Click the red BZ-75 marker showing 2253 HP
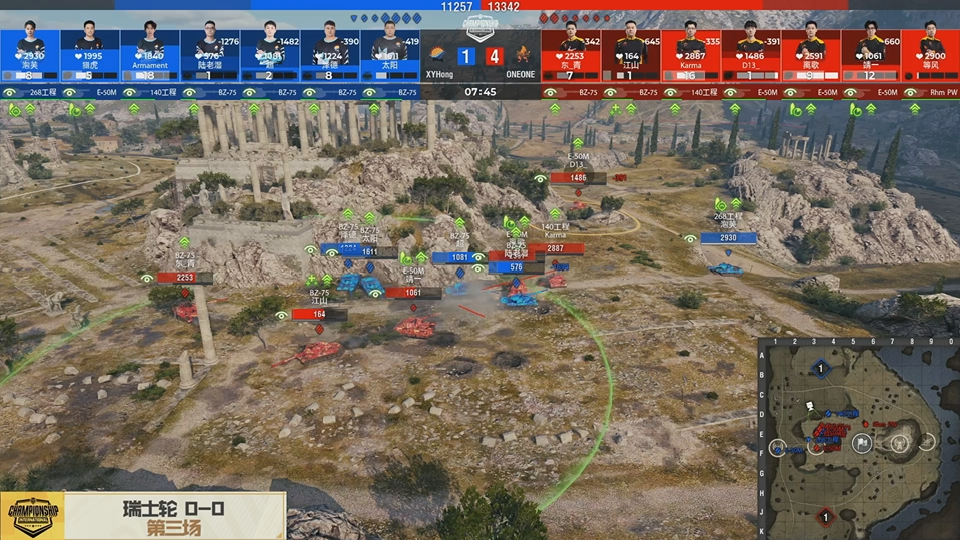Viewport: 960px width, 540px height. tap(184, 278)
